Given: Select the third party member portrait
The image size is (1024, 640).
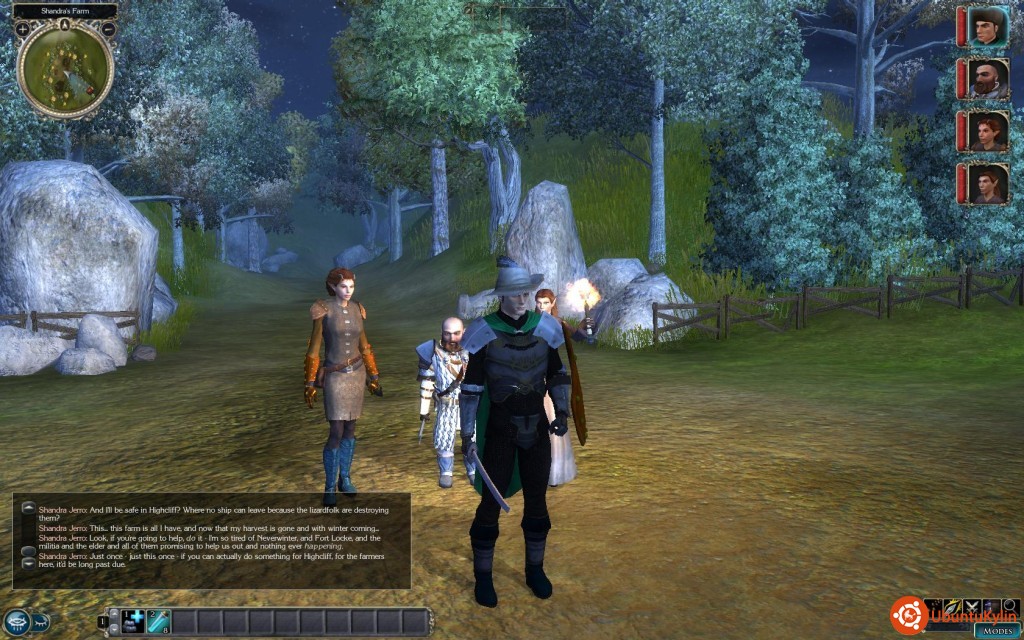Looking at the screenshot, I should pos(988,131).
